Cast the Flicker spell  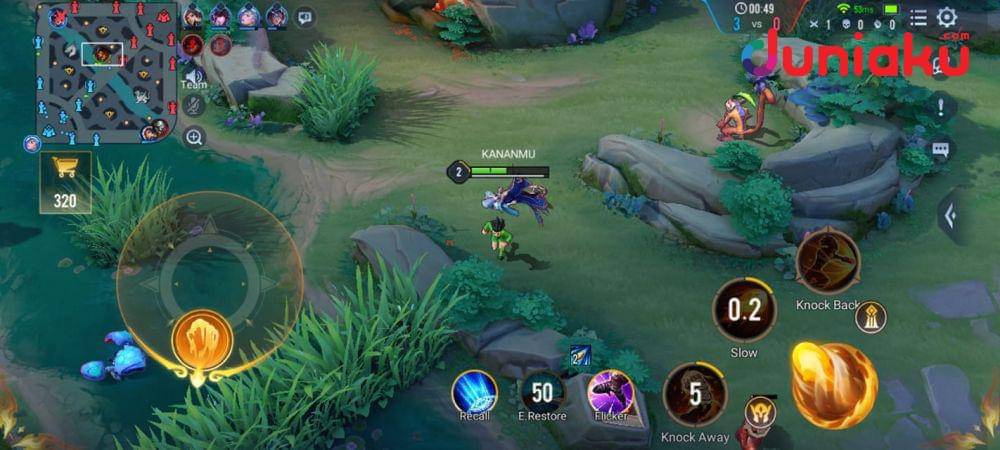[x=610, y=391]
